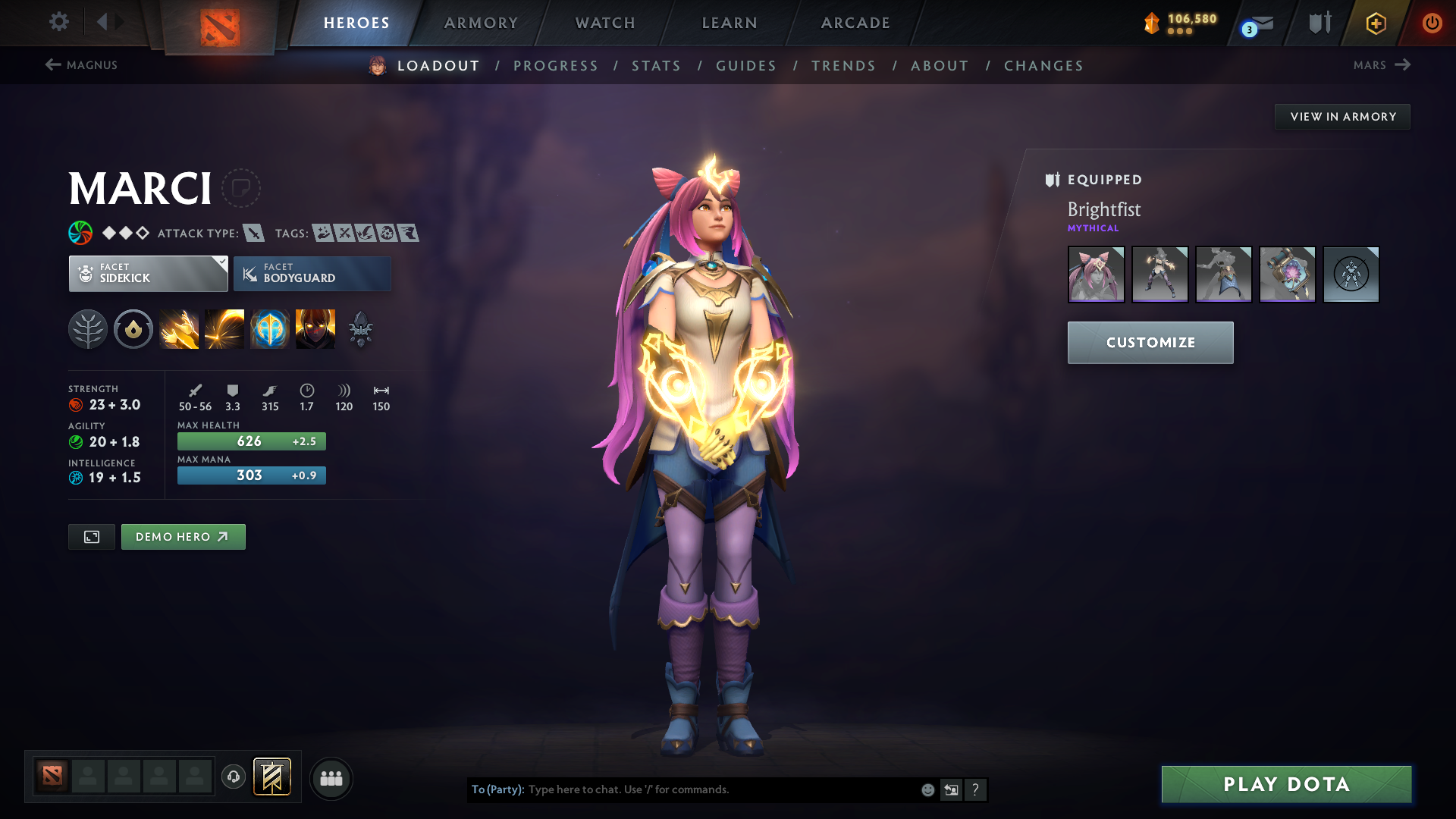Open the STATS section for Marci

(656, 66)
